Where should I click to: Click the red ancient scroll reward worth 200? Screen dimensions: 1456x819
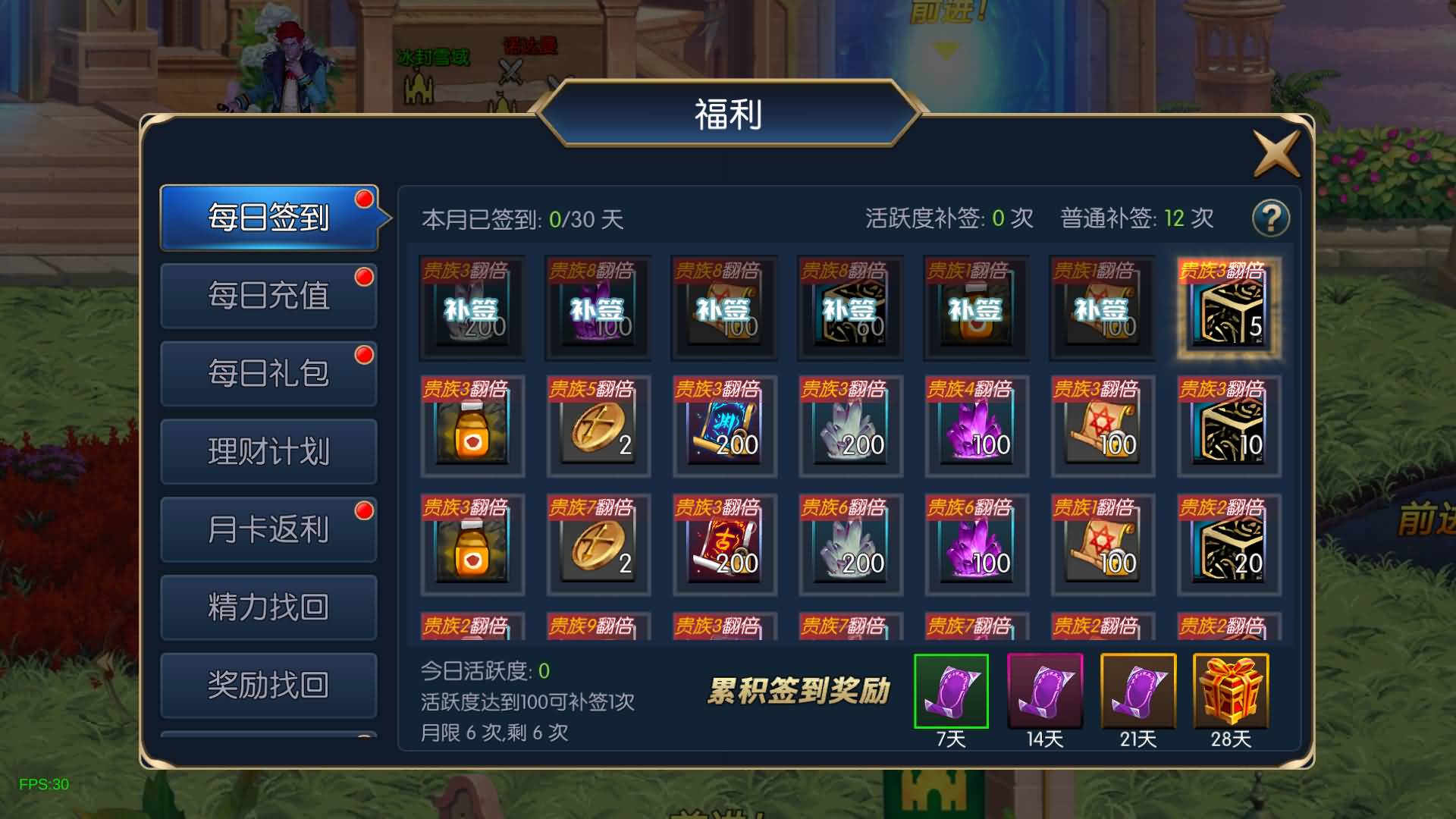click(x=724, y=544)
